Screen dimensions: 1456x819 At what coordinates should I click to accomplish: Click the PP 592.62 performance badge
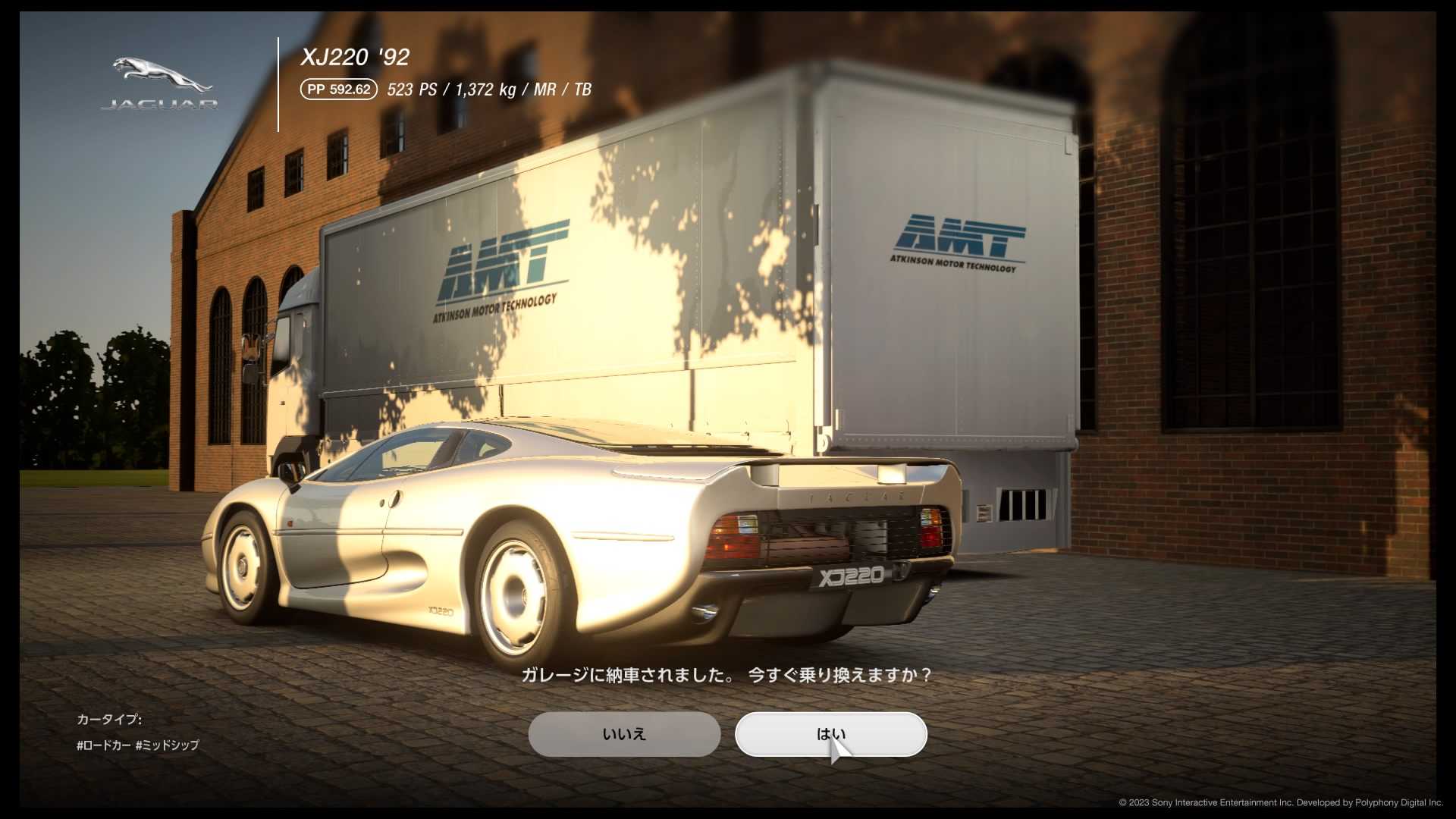point(338,89)
